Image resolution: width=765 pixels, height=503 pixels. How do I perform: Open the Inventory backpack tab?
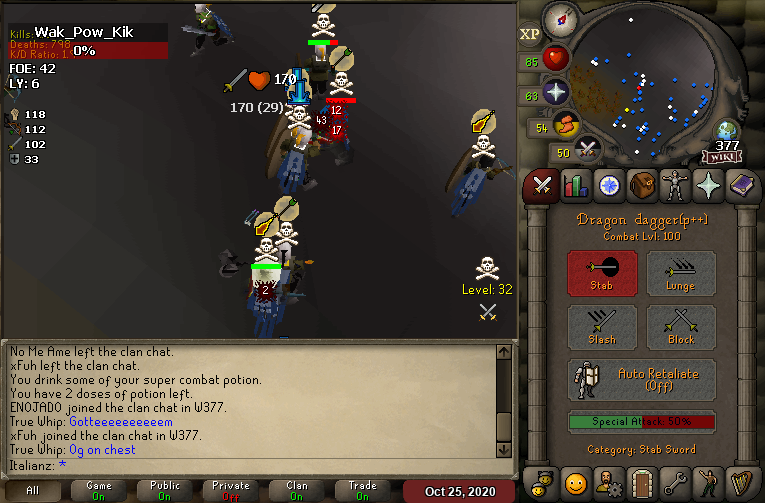pyautogui.click(x=642, y=186)
